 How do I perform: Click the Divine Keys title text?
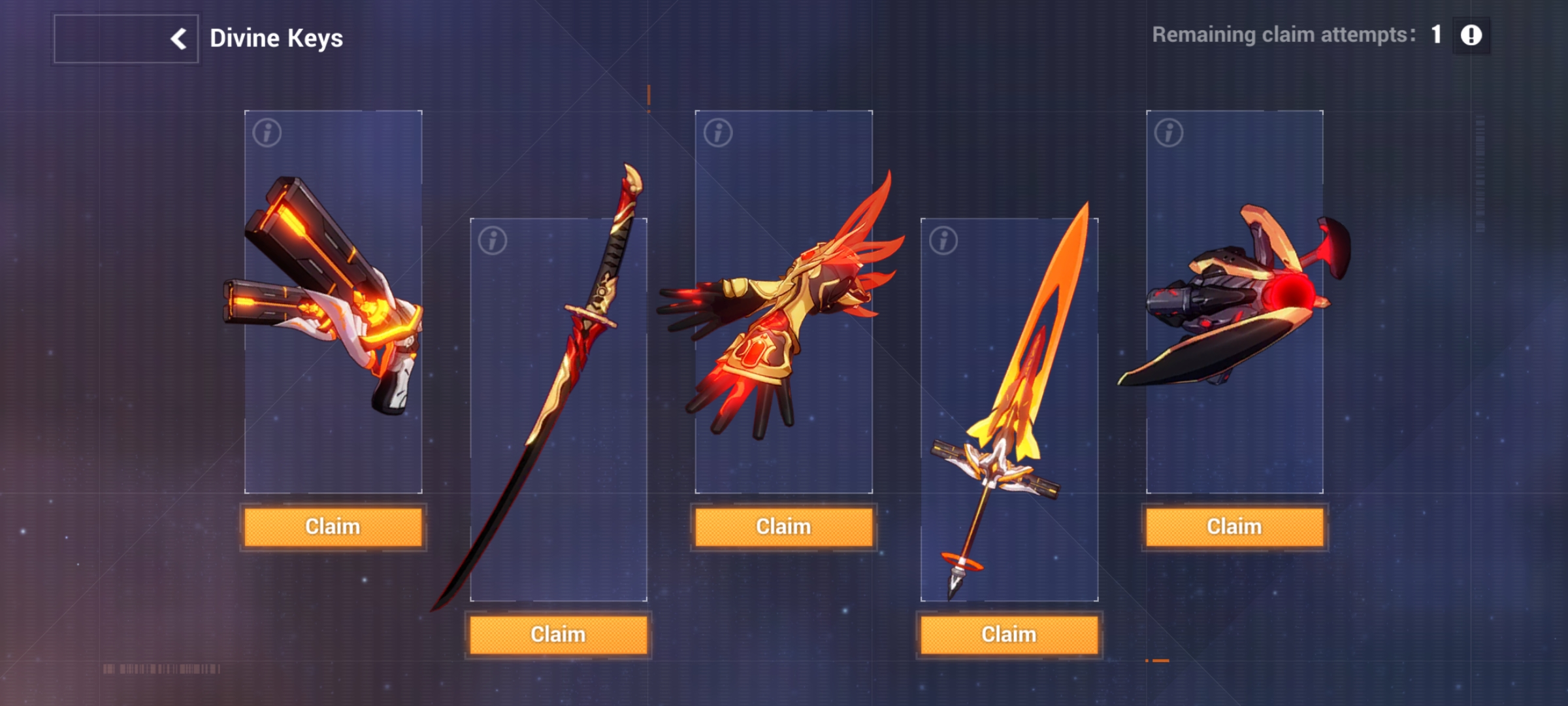(277, 38)
